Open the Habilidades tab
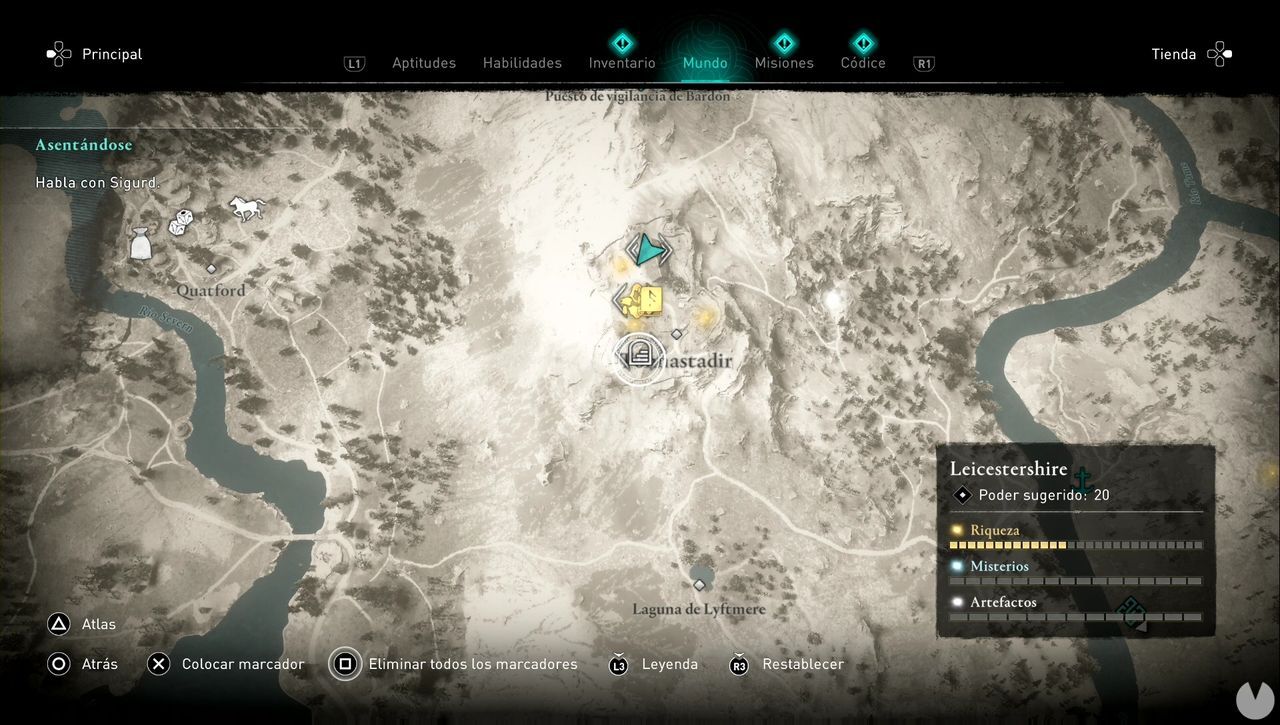1280x725 pixels. pyautogui.click(x=522, y=63)
